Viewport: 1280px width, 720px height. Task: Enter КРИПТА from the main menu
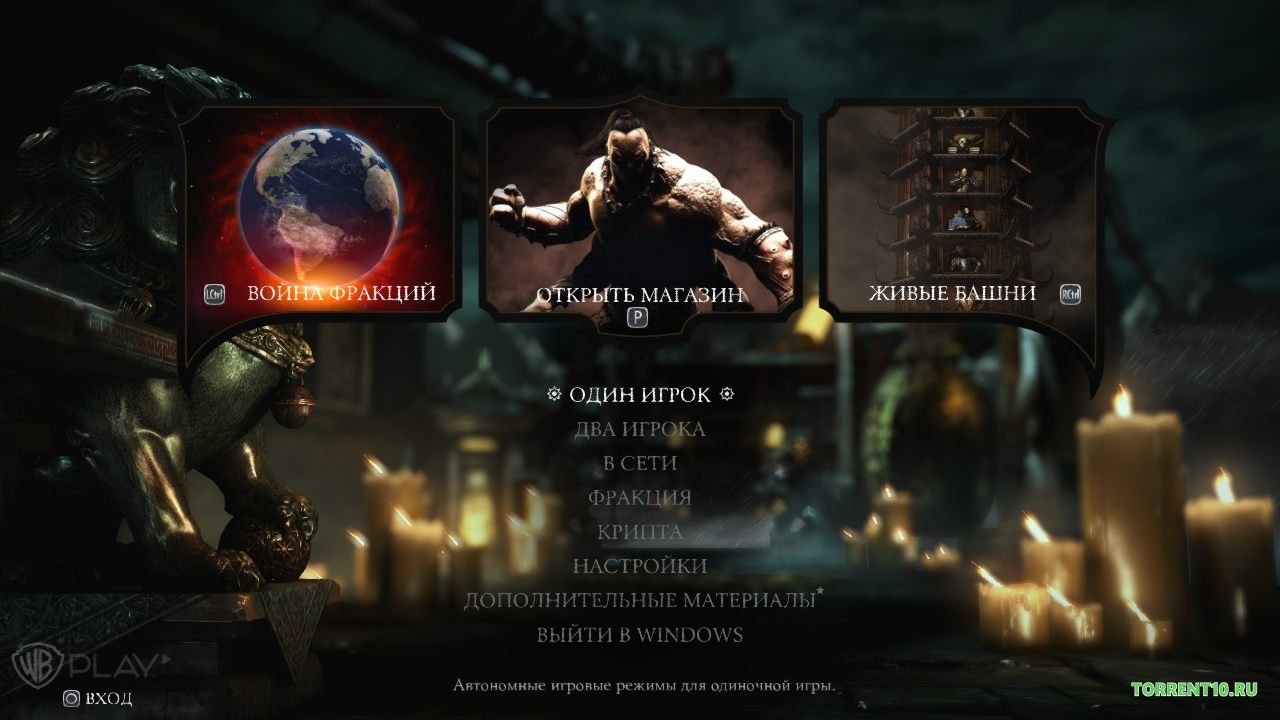click(x=640, y=531)
